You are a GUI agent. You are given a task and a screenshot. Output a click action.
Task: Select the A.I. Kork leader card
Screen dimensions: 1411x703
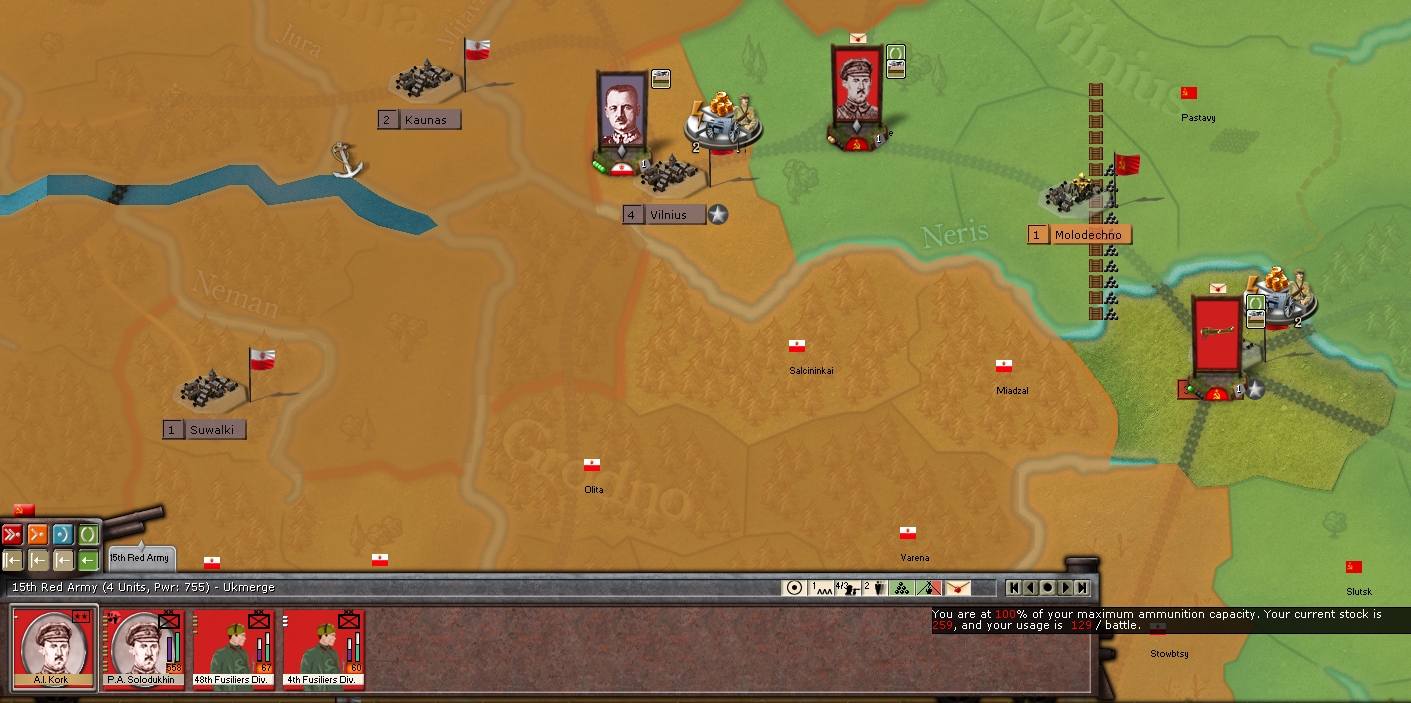coord(55,647)
